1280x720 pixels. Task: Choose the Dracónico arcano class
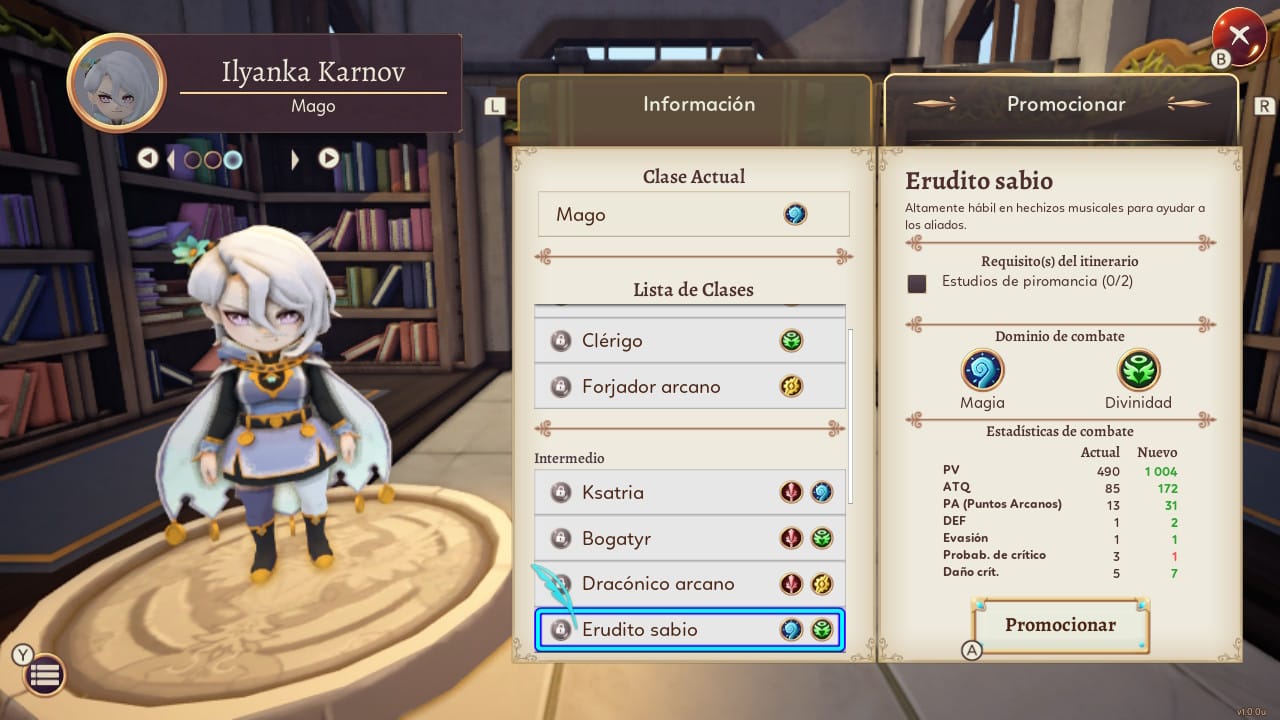point(689,584)
